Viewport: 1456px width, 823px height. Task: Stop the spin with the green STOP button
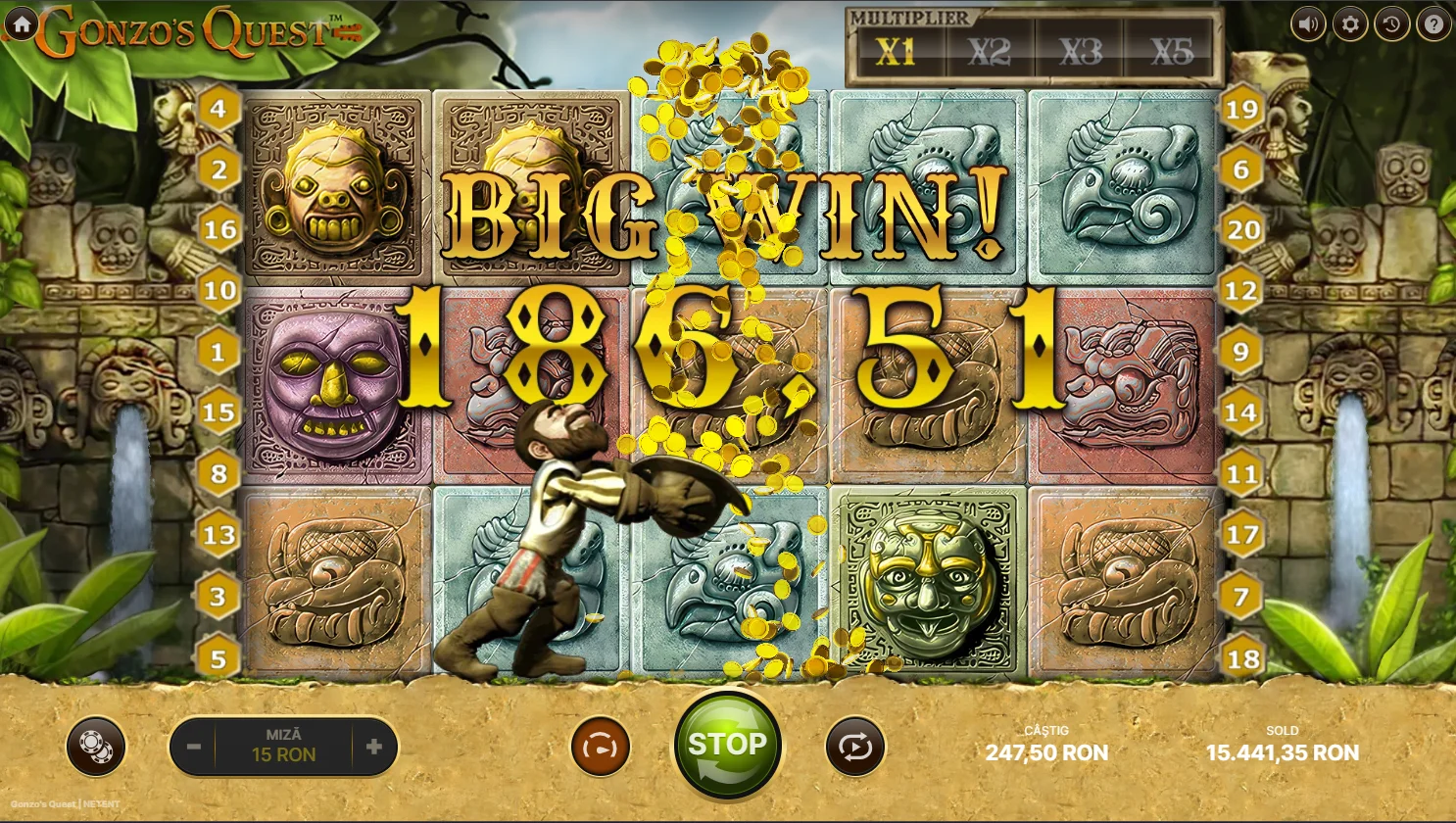click(x=727, y=746)
